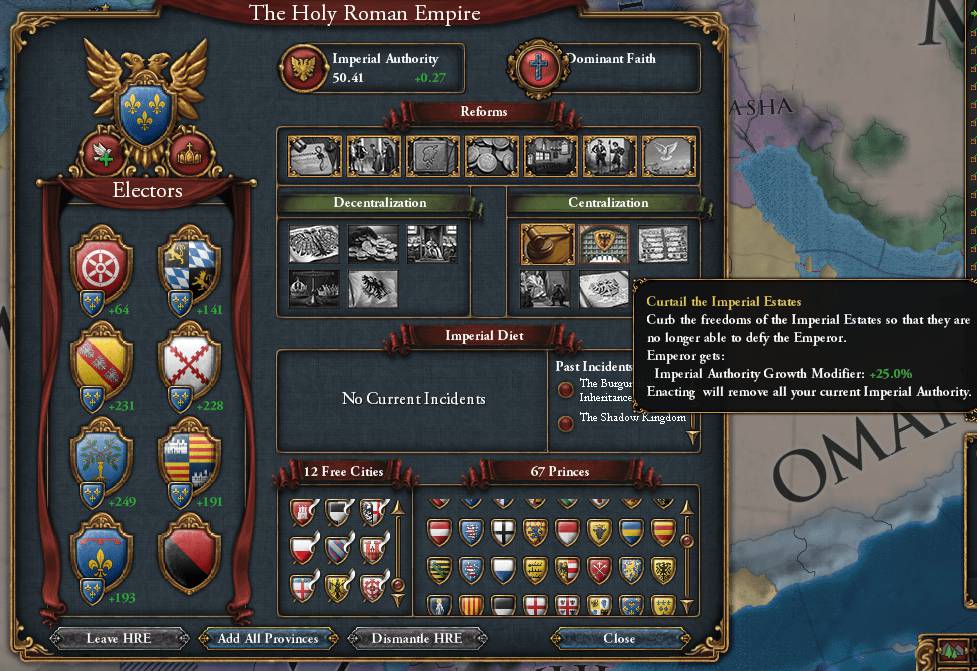The width and height of the screenshot is (977, 671).
Task: Click the Princes list down arrow
Action: point(687,605)
